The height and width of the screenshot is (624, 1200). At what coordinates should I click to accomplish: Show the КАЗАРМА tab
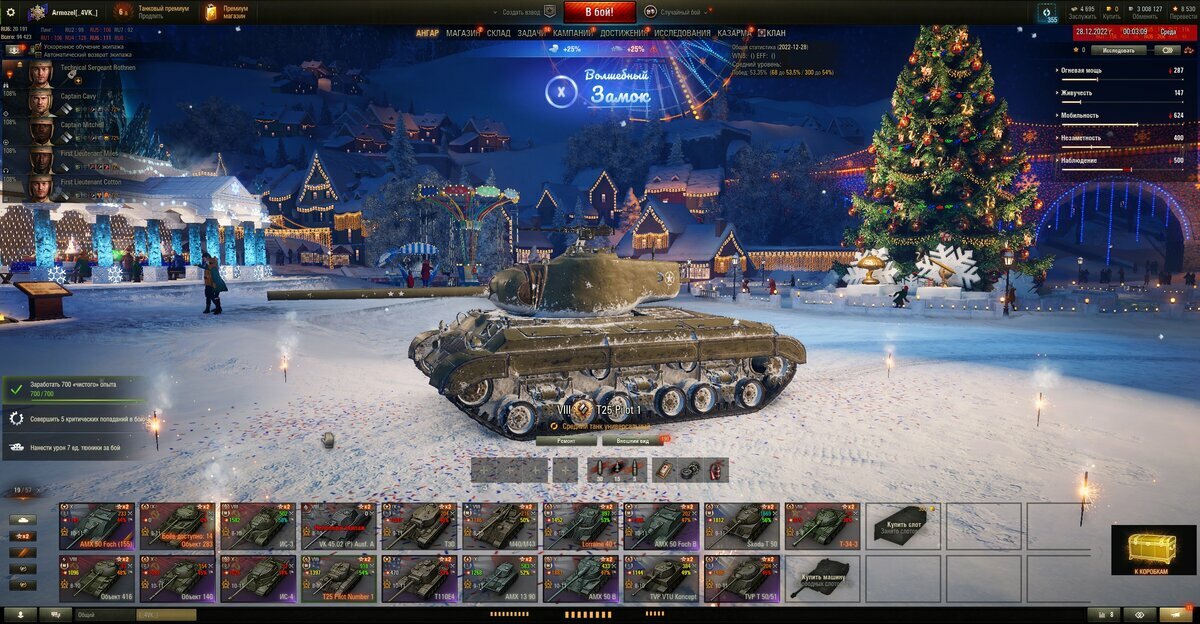pos(735,33)
